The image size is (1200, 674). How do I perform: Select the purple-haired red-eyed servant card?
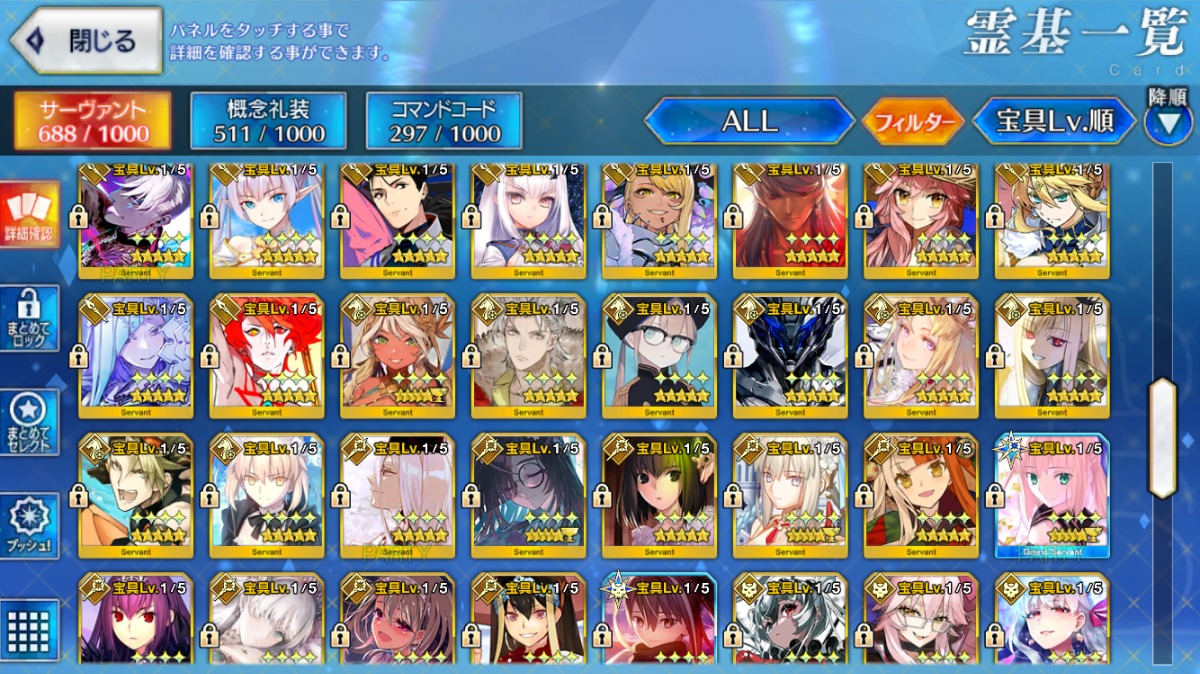pos(136,620)
